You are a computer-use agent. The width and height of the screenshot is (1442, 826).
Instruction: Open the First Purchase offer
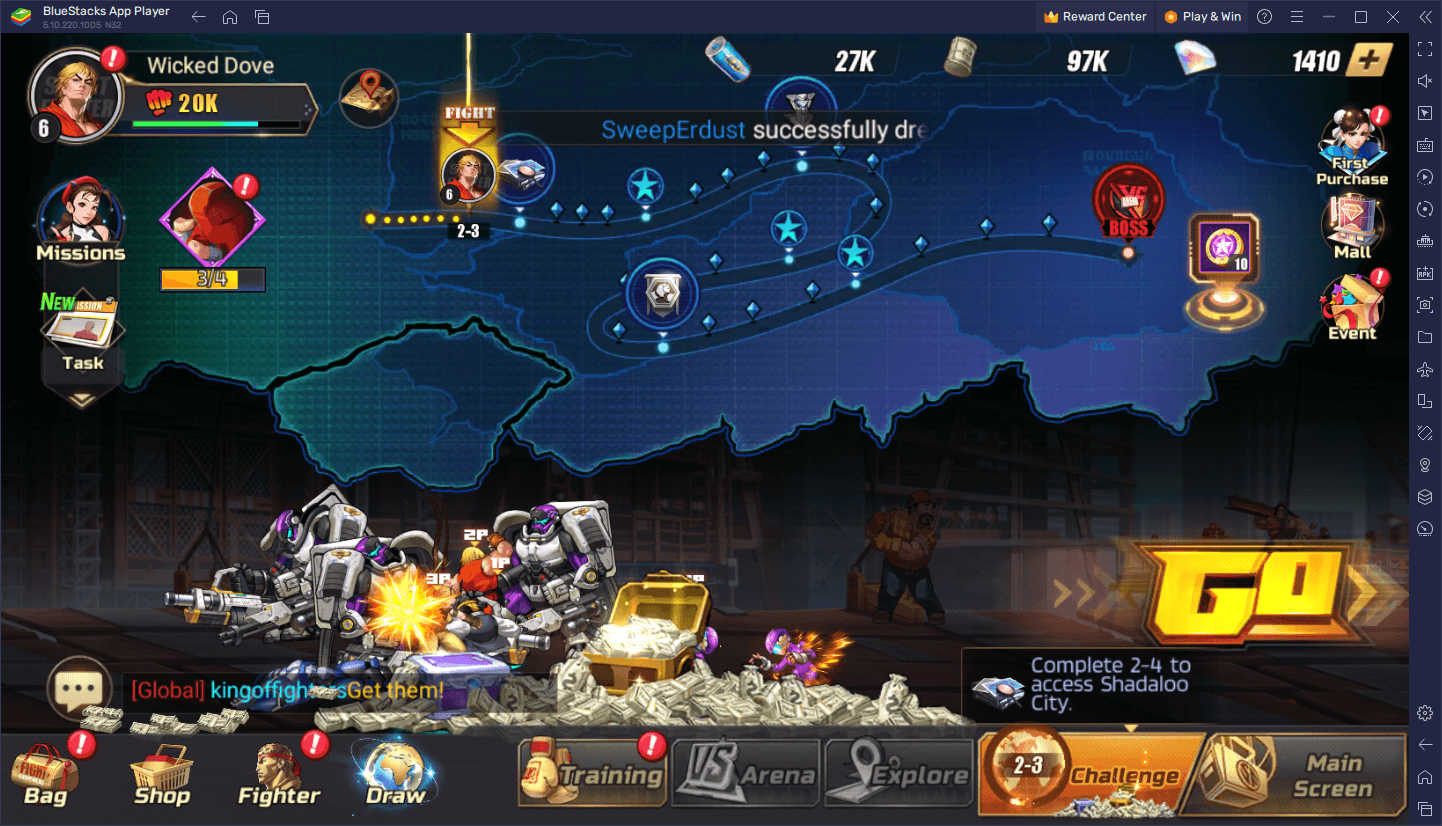1352,148
